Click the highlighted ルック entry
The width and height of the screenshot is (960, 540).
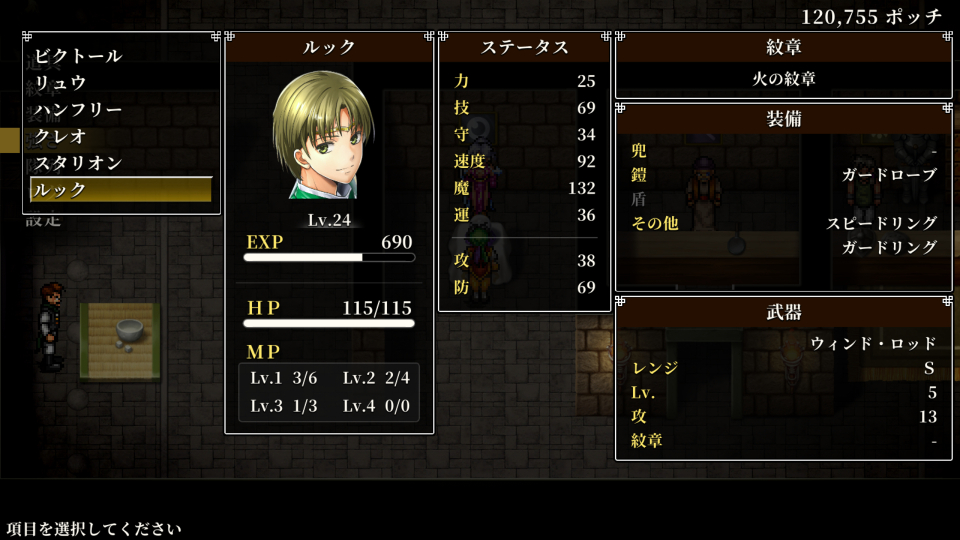click(121, 189)
